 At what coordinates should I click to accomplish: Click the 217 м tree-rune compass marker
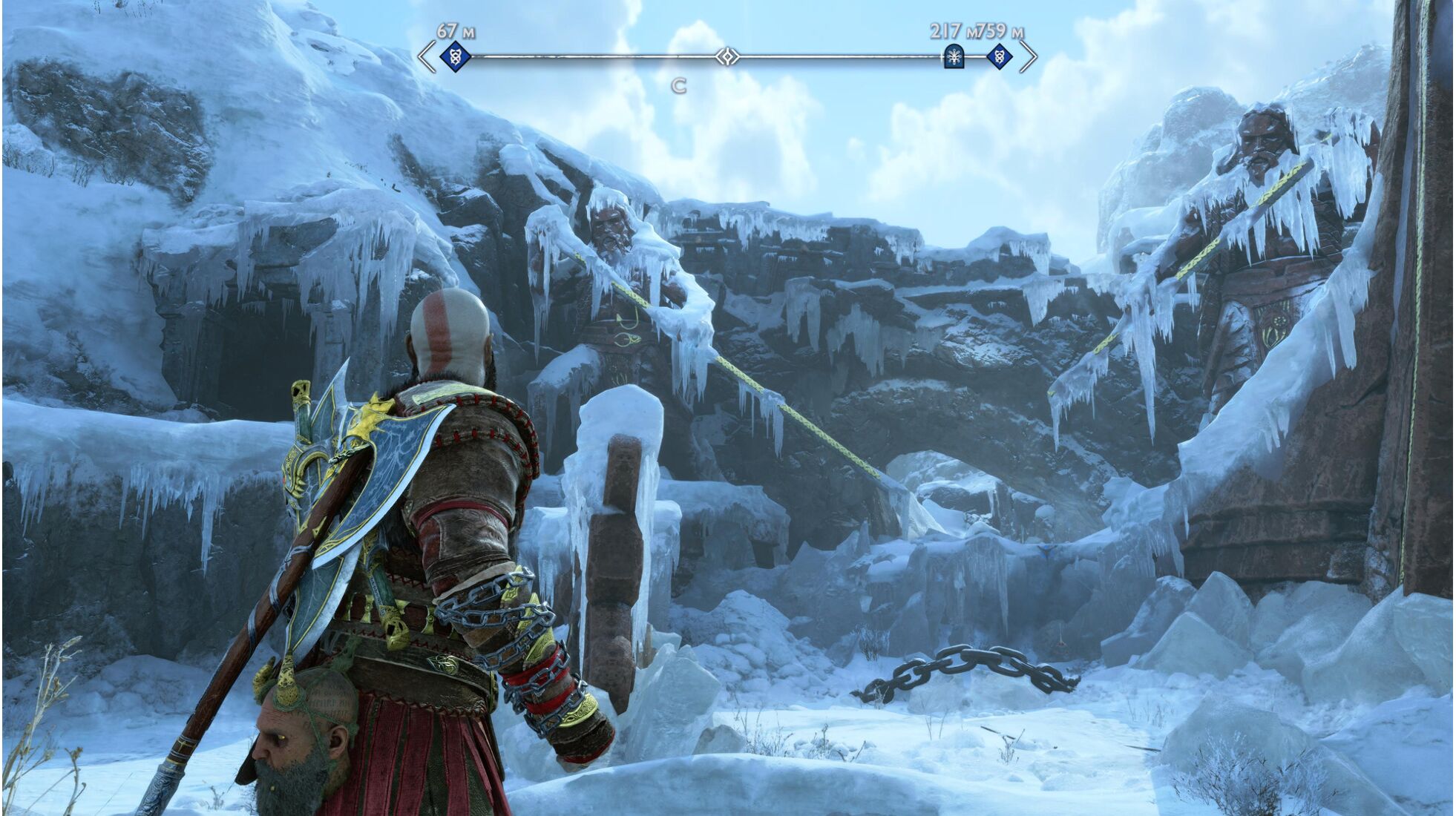[954, 56]
